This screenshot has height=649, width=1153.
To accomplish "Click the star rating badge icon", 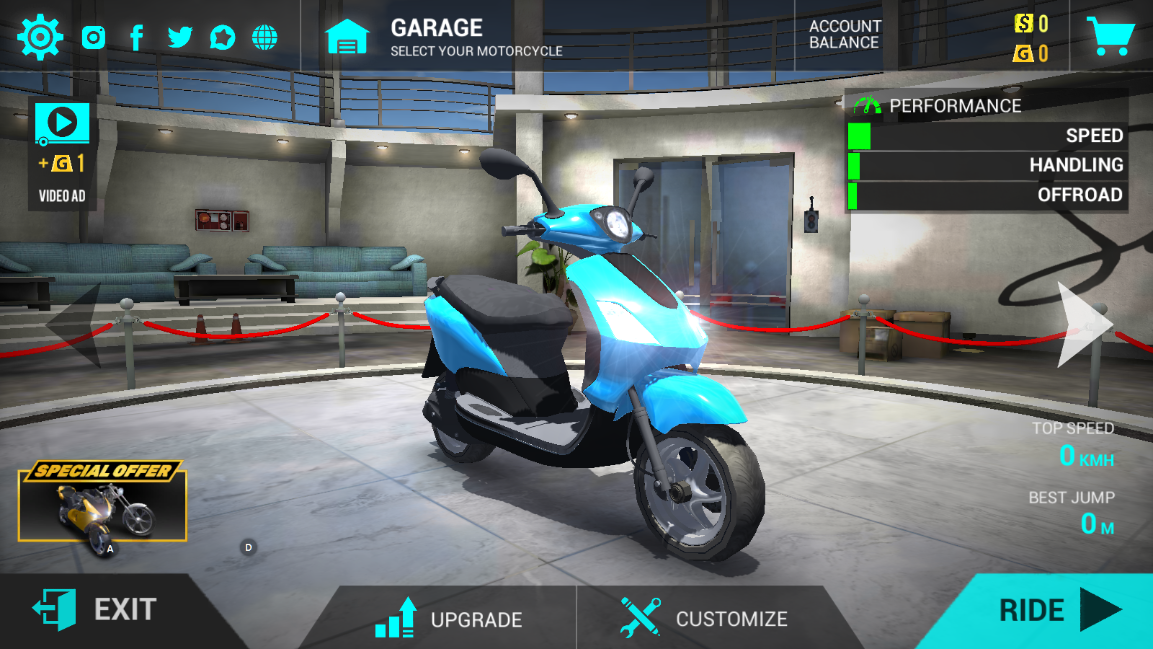I will (x=222, y=38).
